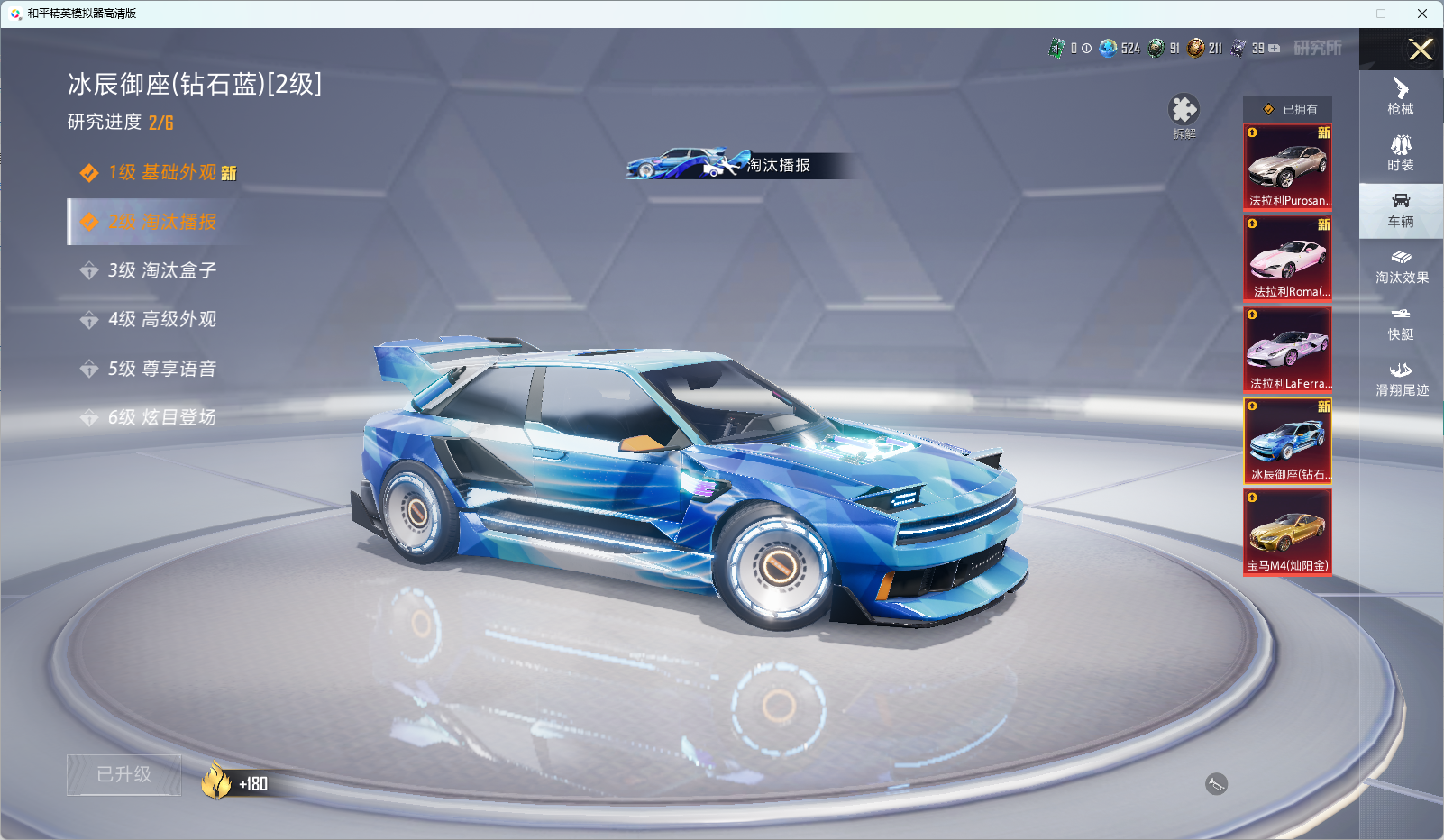Select the gold 宝马M4 vehicle thumbnail
Screen dimensions: 1444x840
[1287, 532]
